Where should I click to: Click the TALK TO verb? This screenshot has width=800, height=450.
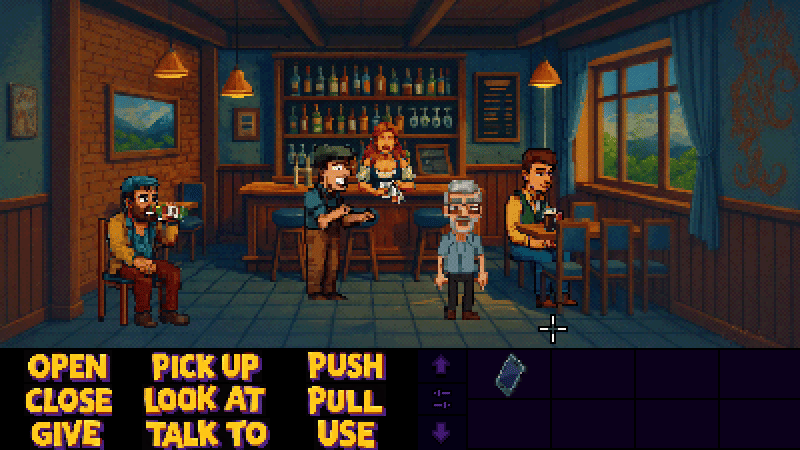pyautogui.click(x=207, y=434)
